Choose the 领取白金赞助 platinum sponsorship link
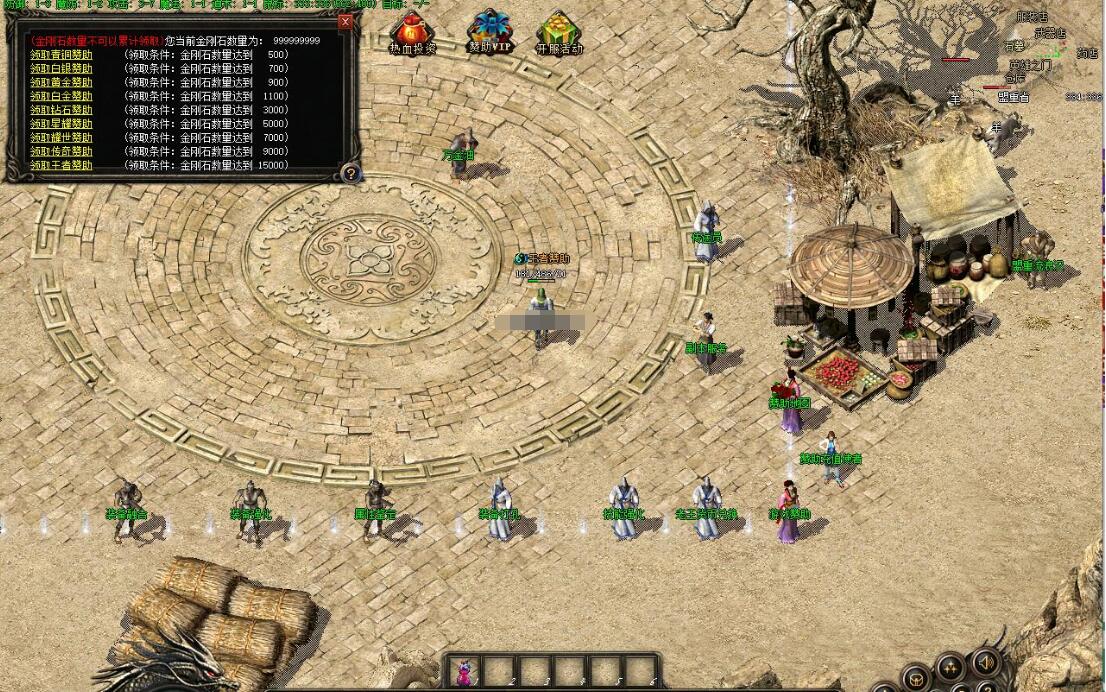Screen dimensions: 1106x692 [x=61, y=96]
